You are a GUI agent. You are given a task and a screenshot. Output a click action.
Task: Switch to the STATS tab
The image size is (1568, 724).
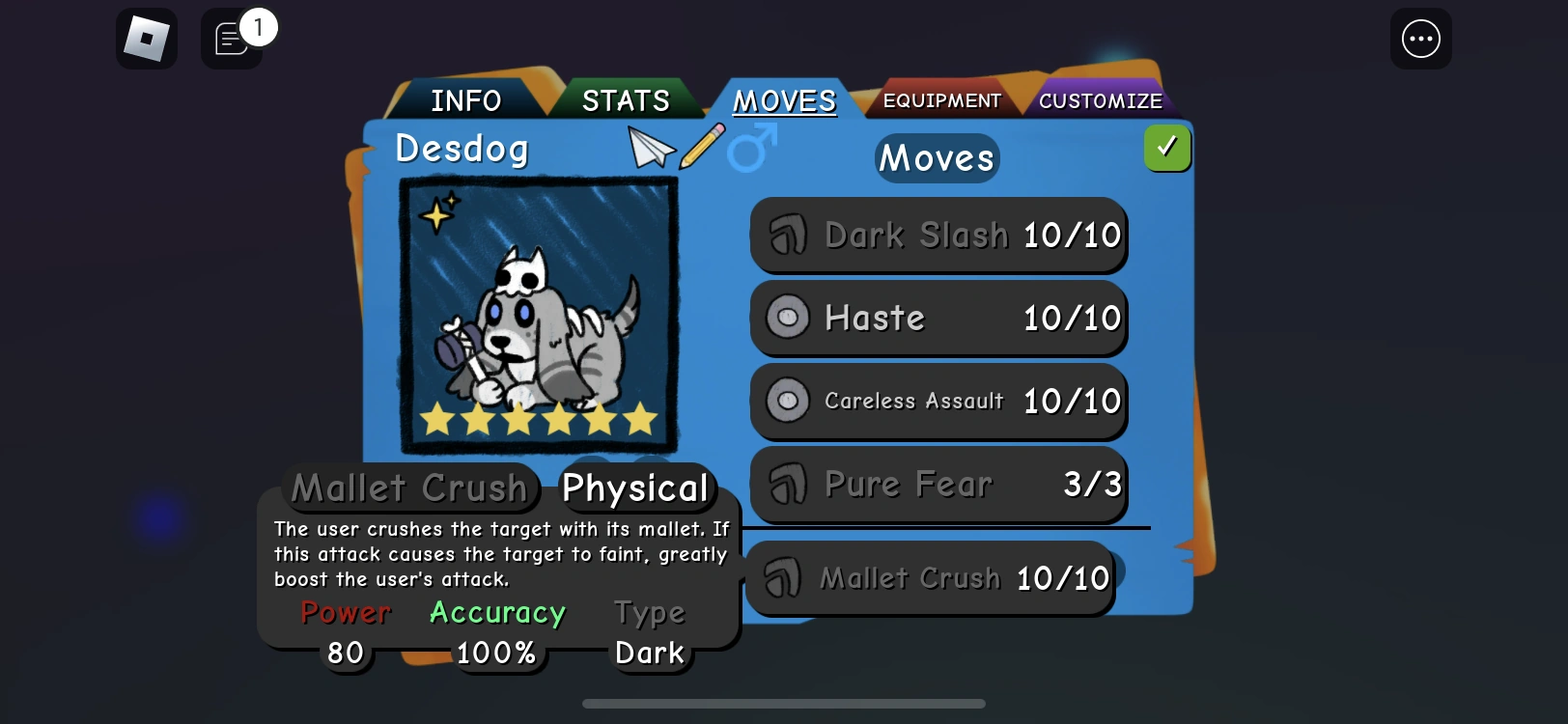tap(625, 99)
